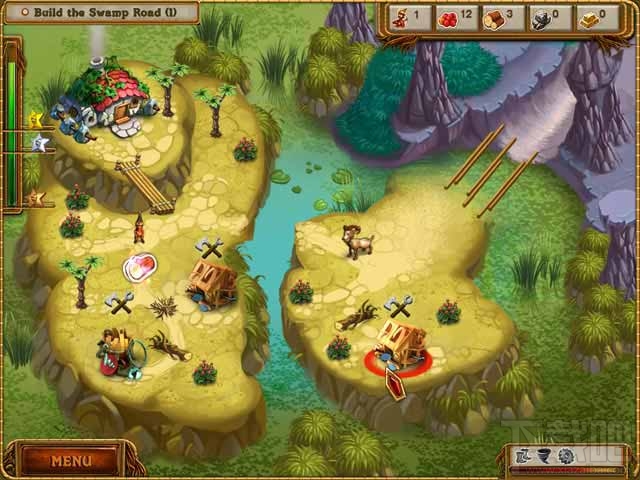This screenshot has height=480, width=640.
Task: Activate the tornado bonus icon
Action: [x=543, y=457]
